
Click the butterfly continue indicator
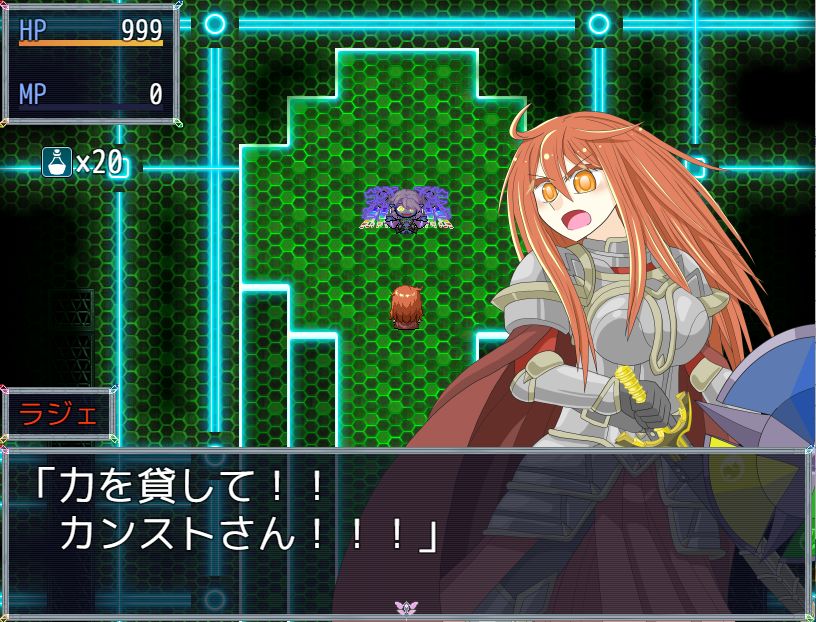(405, 607)
